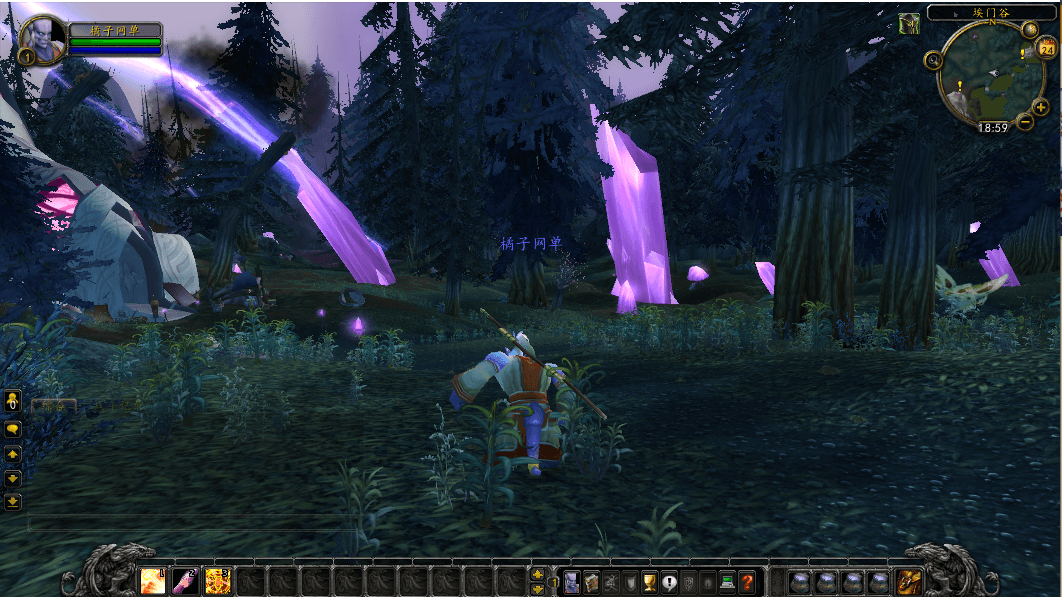Cast the fiery orange spell in slot 3
The height and width of the screenshot is (597, 1062).
point(217,581)
